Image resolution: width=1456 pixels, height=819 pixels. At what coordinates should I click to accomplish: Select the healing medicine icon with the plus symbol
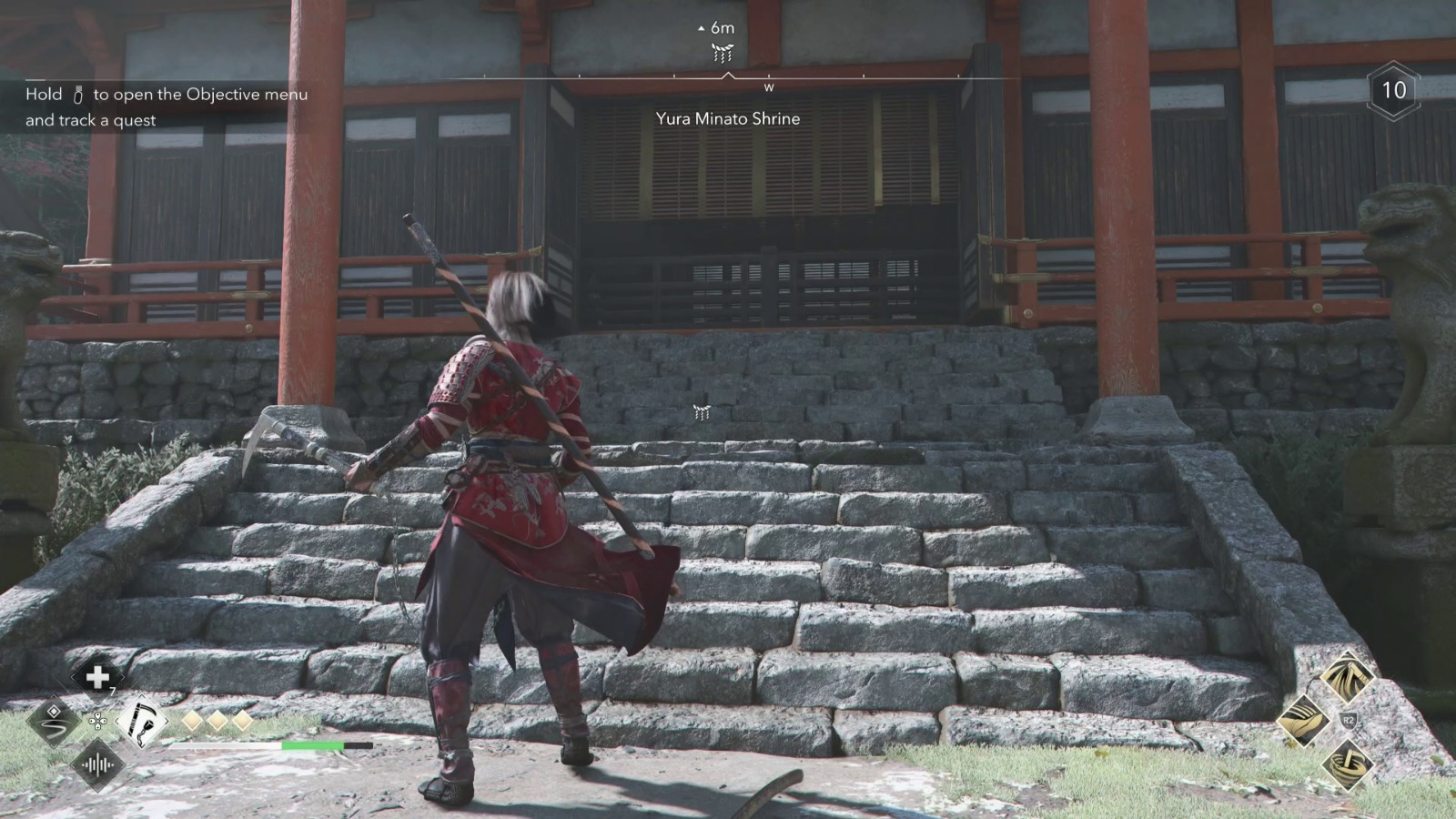tap(96, 677)
